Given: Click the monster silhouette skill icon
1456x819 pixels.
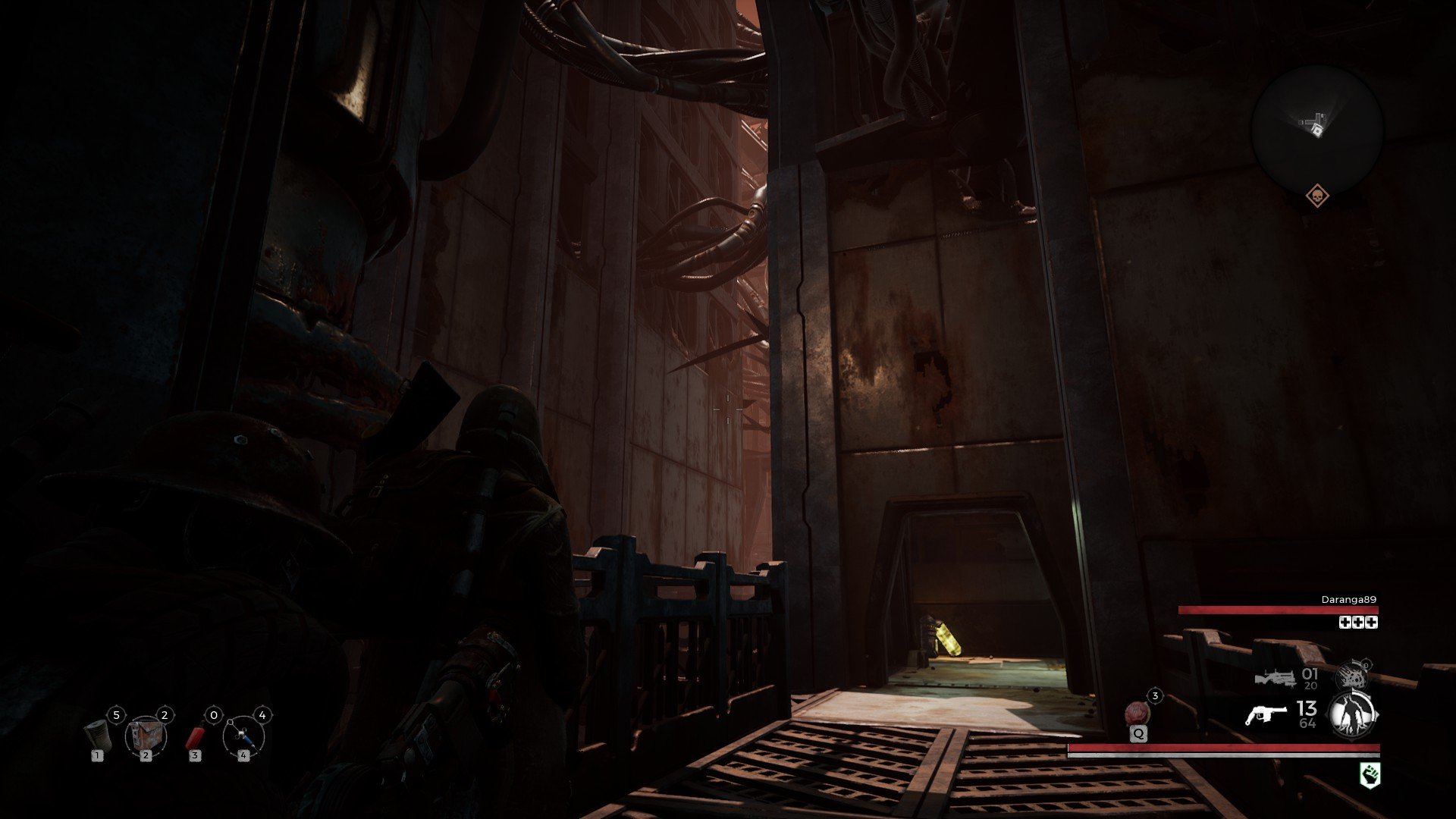Looking at the screenshot, I should tap(1351, 713).
